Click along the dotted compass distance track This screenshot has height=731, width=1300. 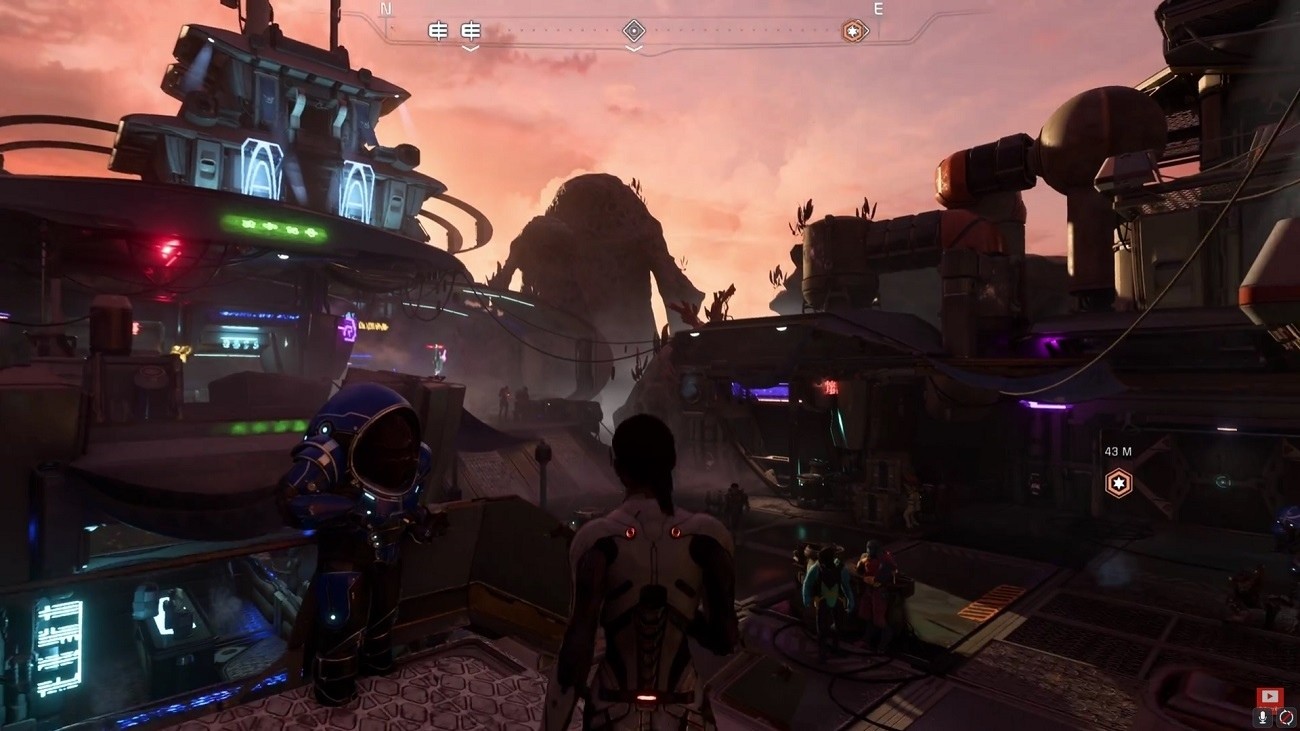click(x=750, y=29)
